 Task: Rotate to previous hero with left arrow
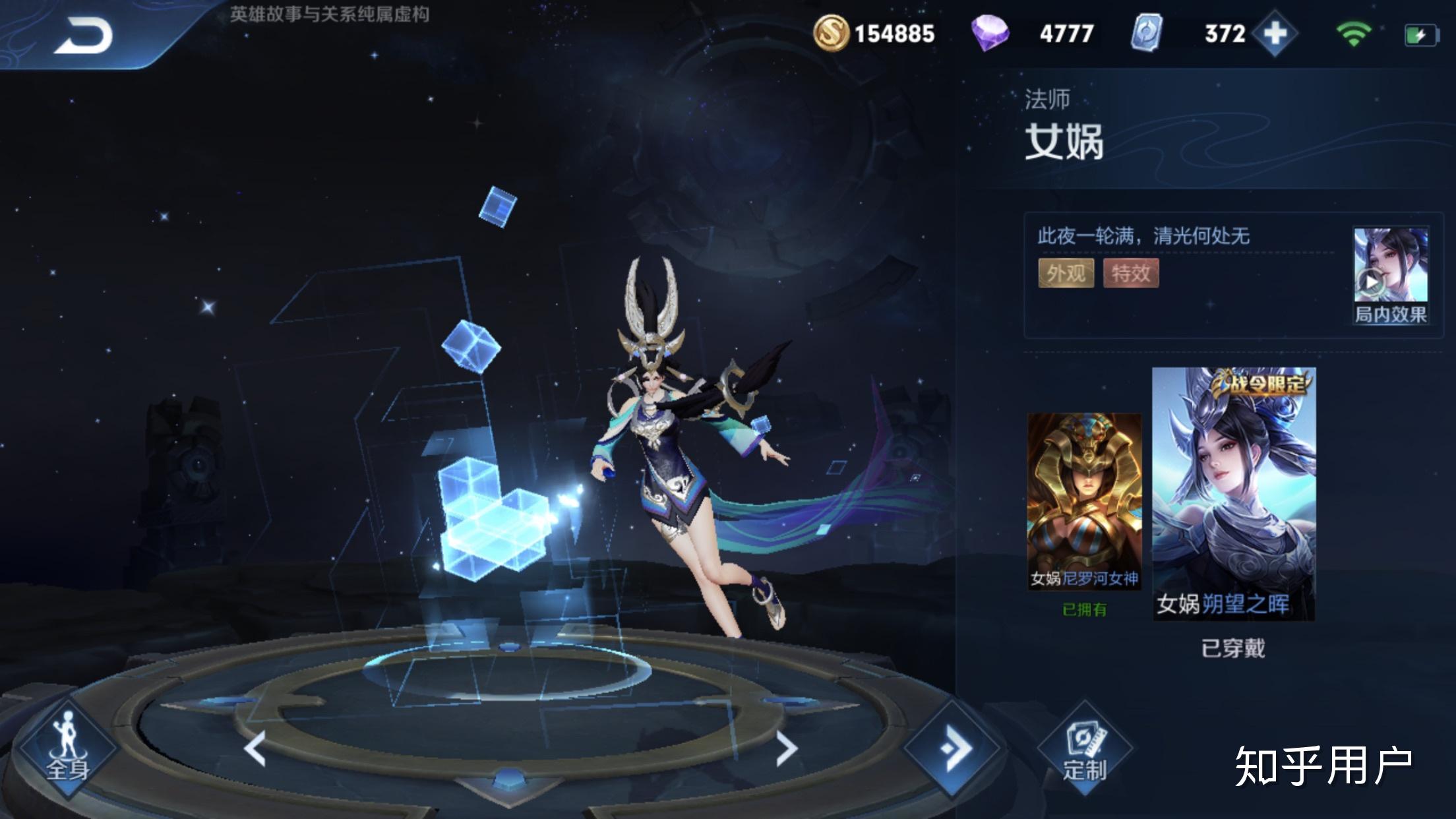click(255, 748)
